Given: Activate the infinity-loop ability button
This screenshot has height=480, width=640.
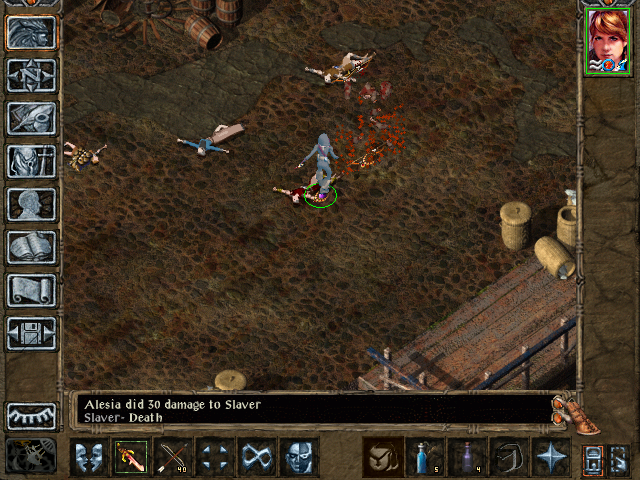Looking at the screenshot, I should pos(259,457).
